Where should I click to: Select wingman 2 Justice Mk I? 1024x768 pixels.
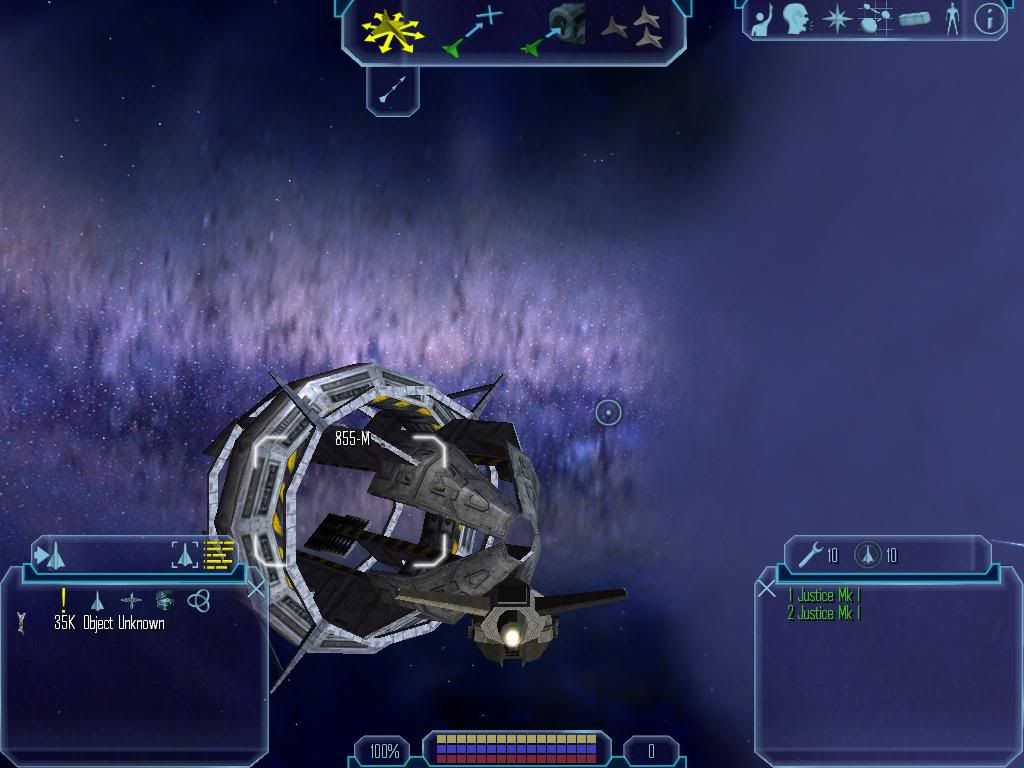[x=823, y=613]
